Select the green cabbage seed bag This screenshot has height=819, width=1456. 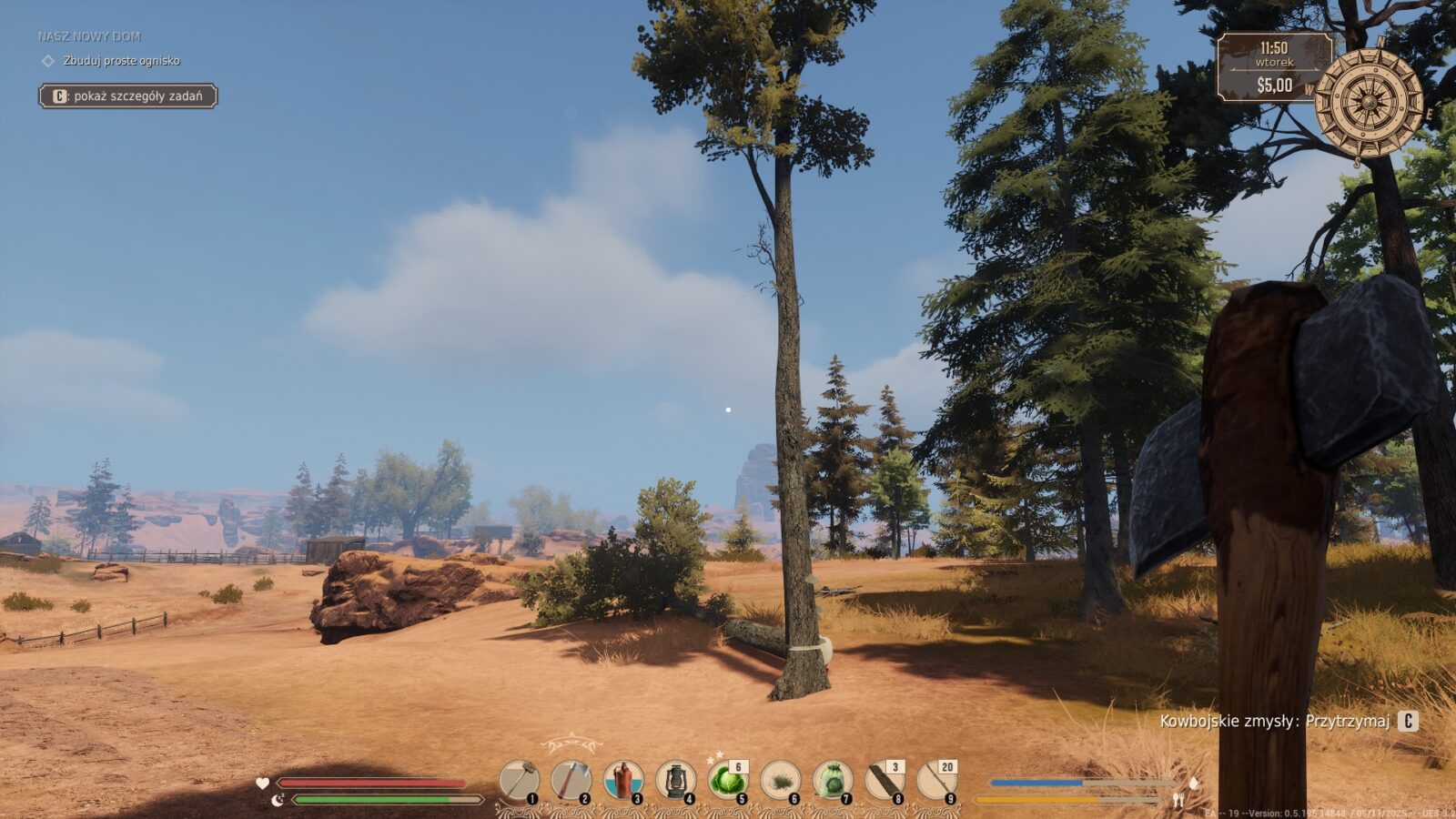[833, 781]
